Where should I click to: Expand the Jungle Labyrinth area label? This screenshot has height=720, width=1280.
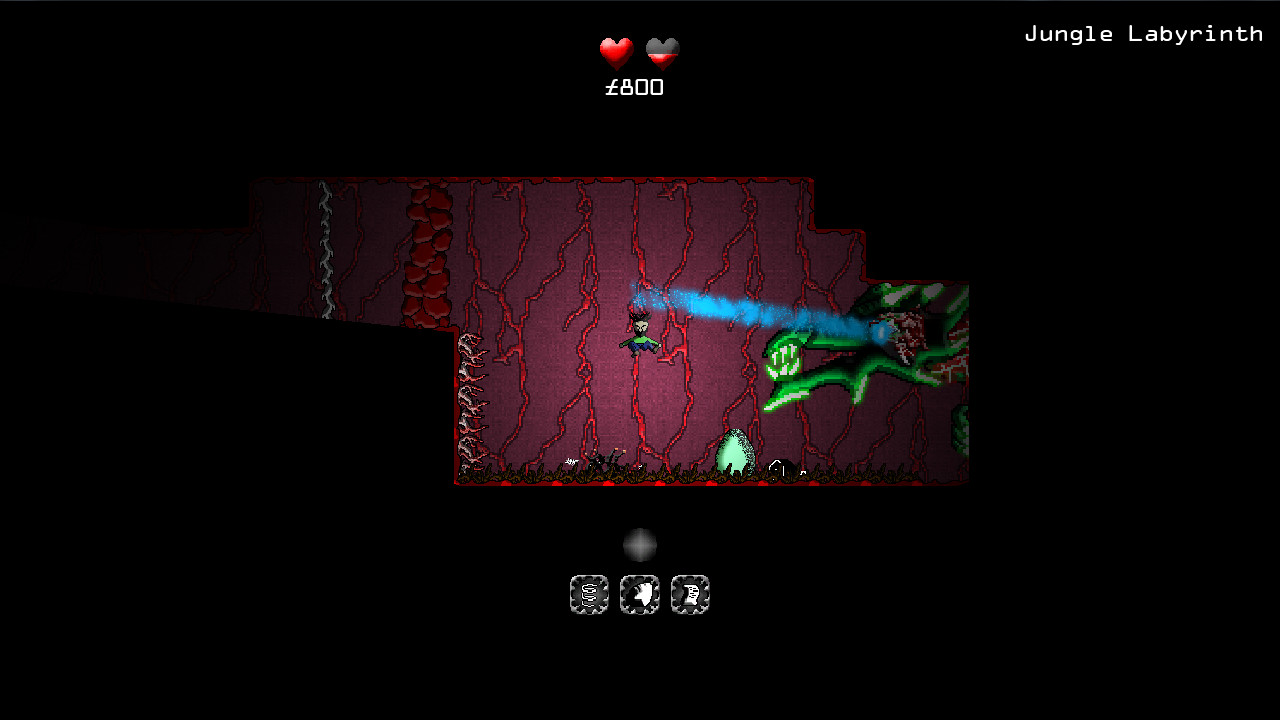coord(1144,32)
